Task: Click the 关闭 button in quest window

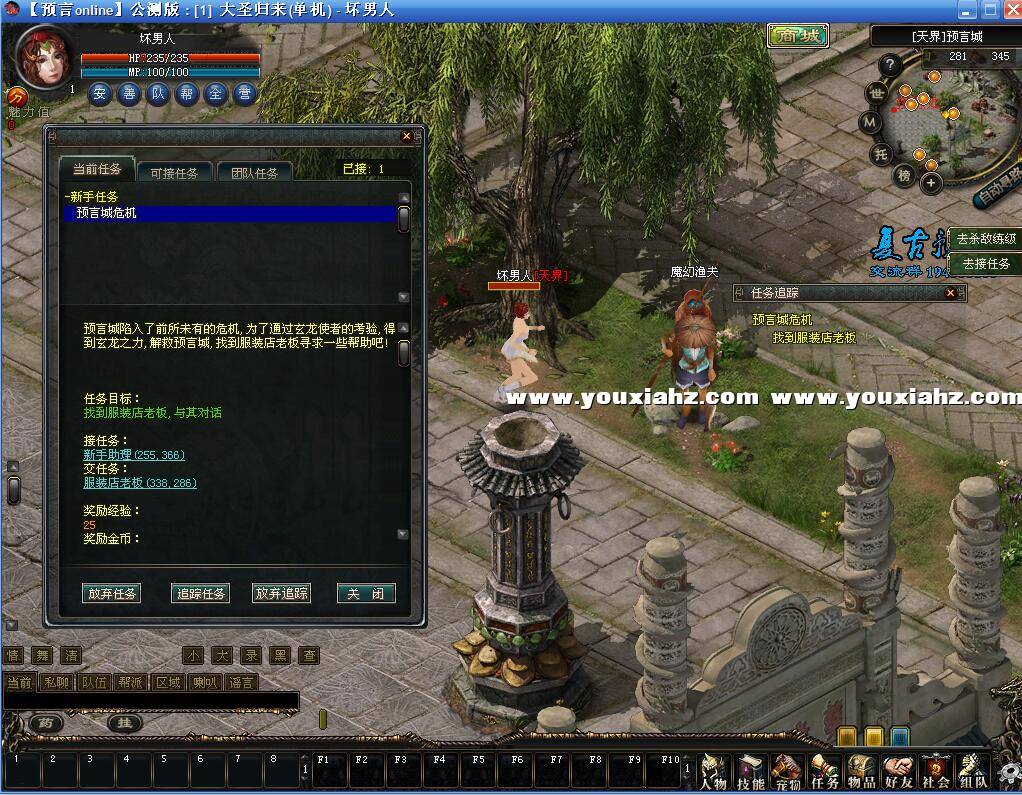Action: coord(365,593)
